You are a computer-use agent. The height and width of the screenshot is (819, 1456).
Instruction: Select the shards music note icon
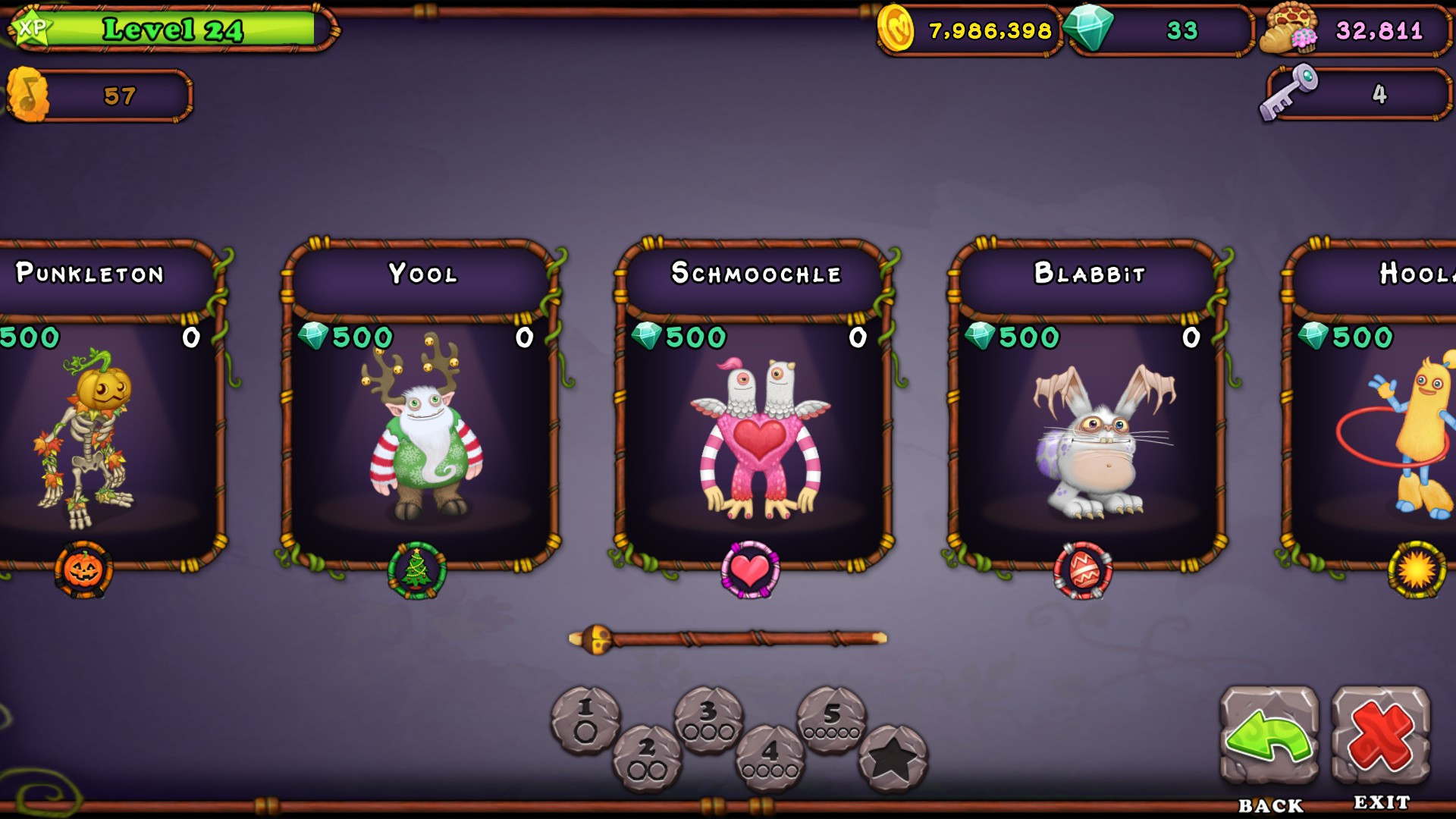click(x=29, y=93)
